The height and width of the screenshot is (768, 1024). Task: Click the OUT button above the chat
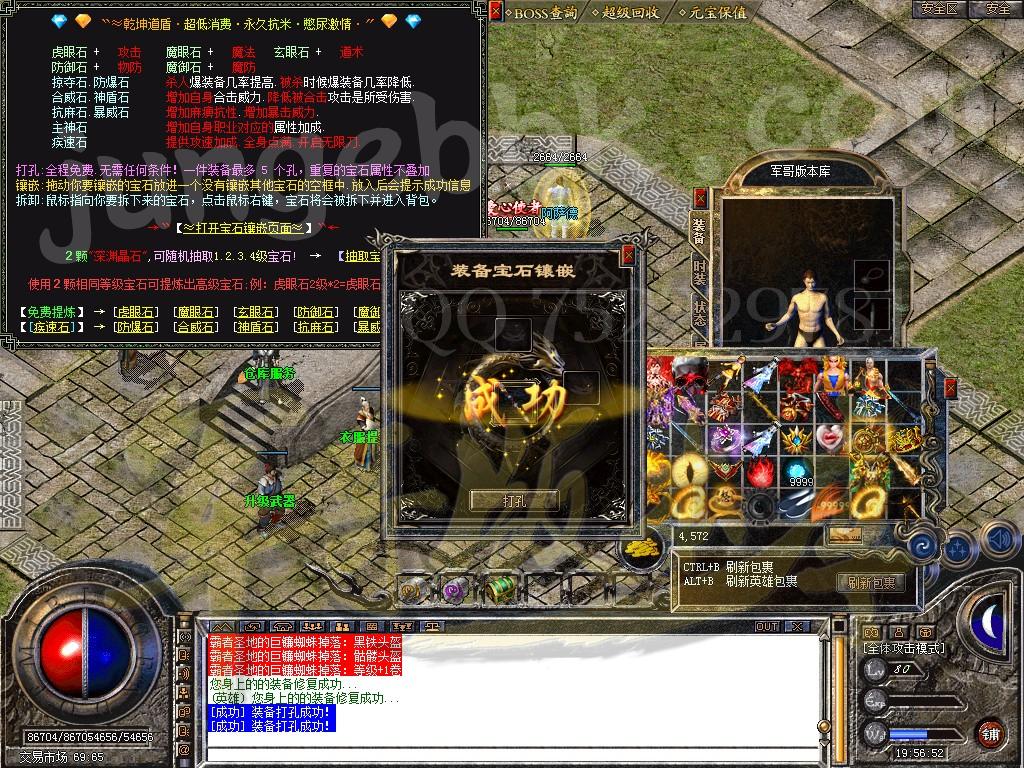tap(766, 626)
